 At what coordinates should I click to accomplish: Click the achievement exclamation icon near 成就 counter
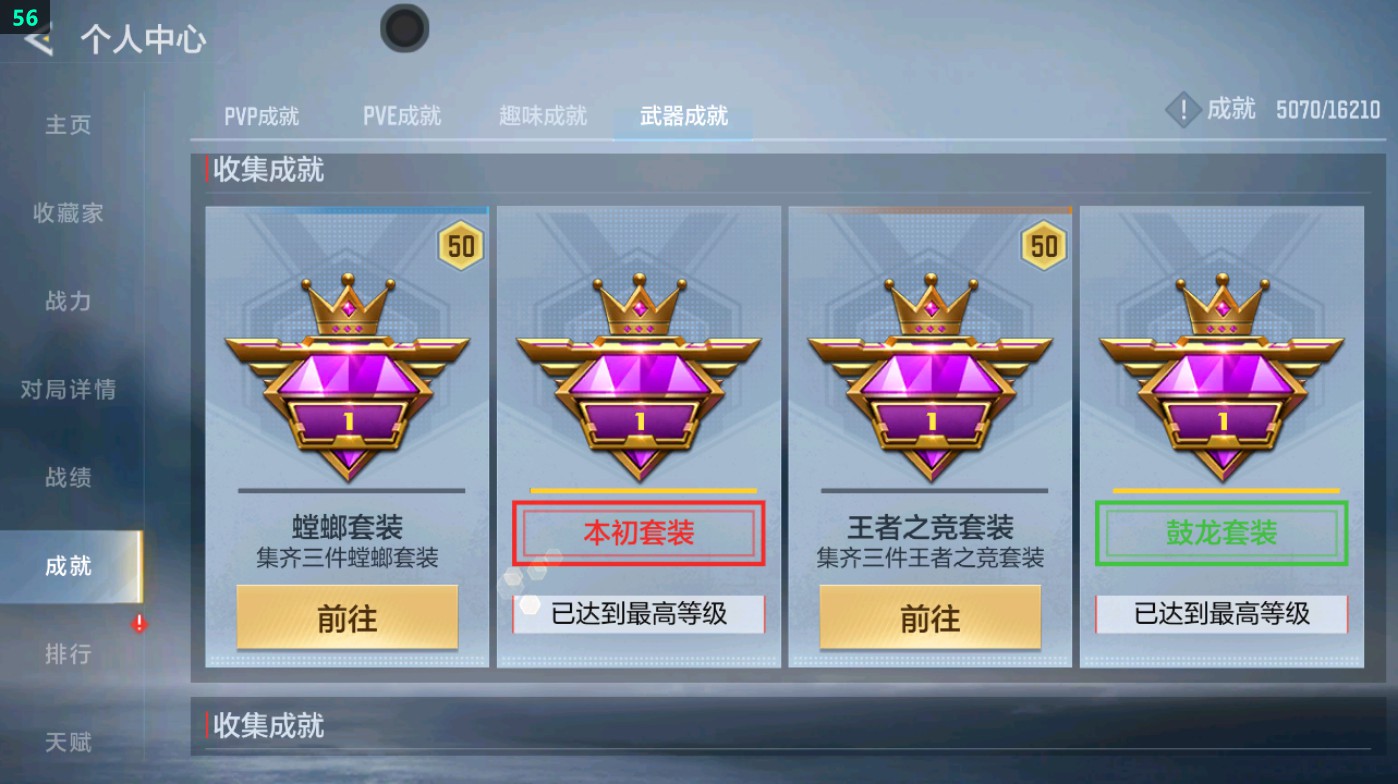1183,110
